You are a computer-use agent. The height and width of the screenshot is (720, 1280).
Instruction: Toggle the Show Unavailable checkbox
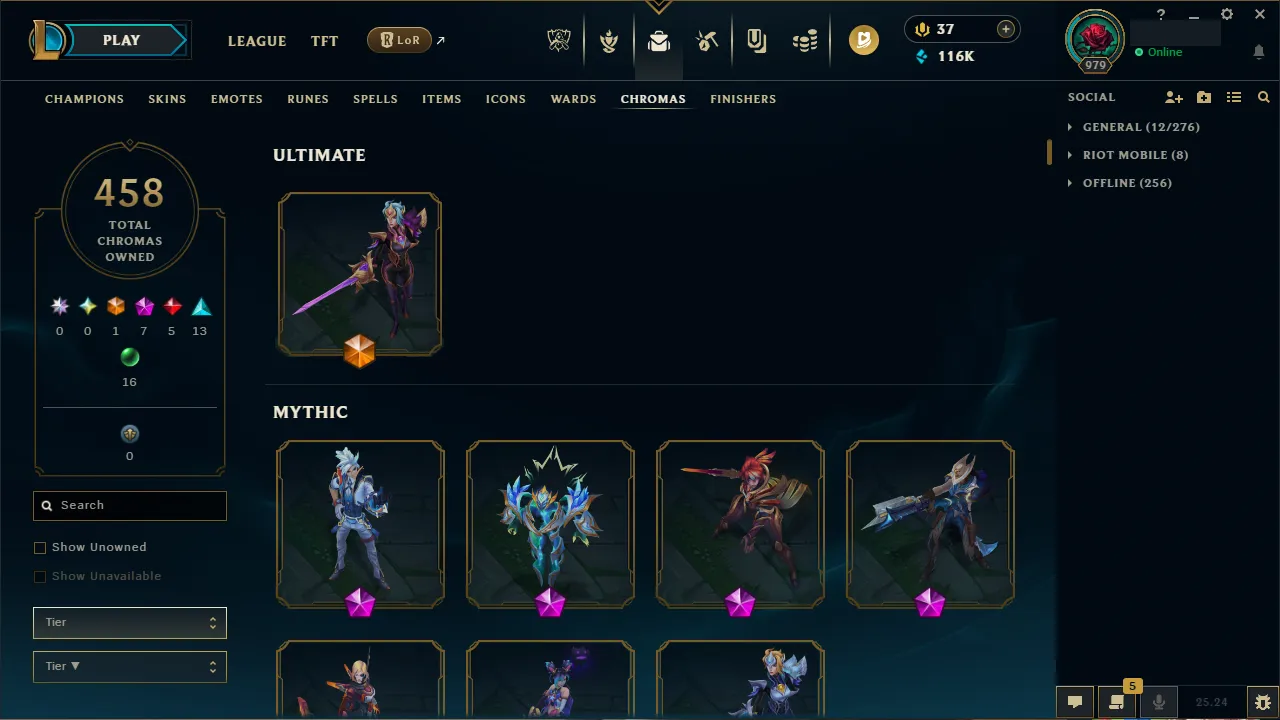tap(40, 576)
